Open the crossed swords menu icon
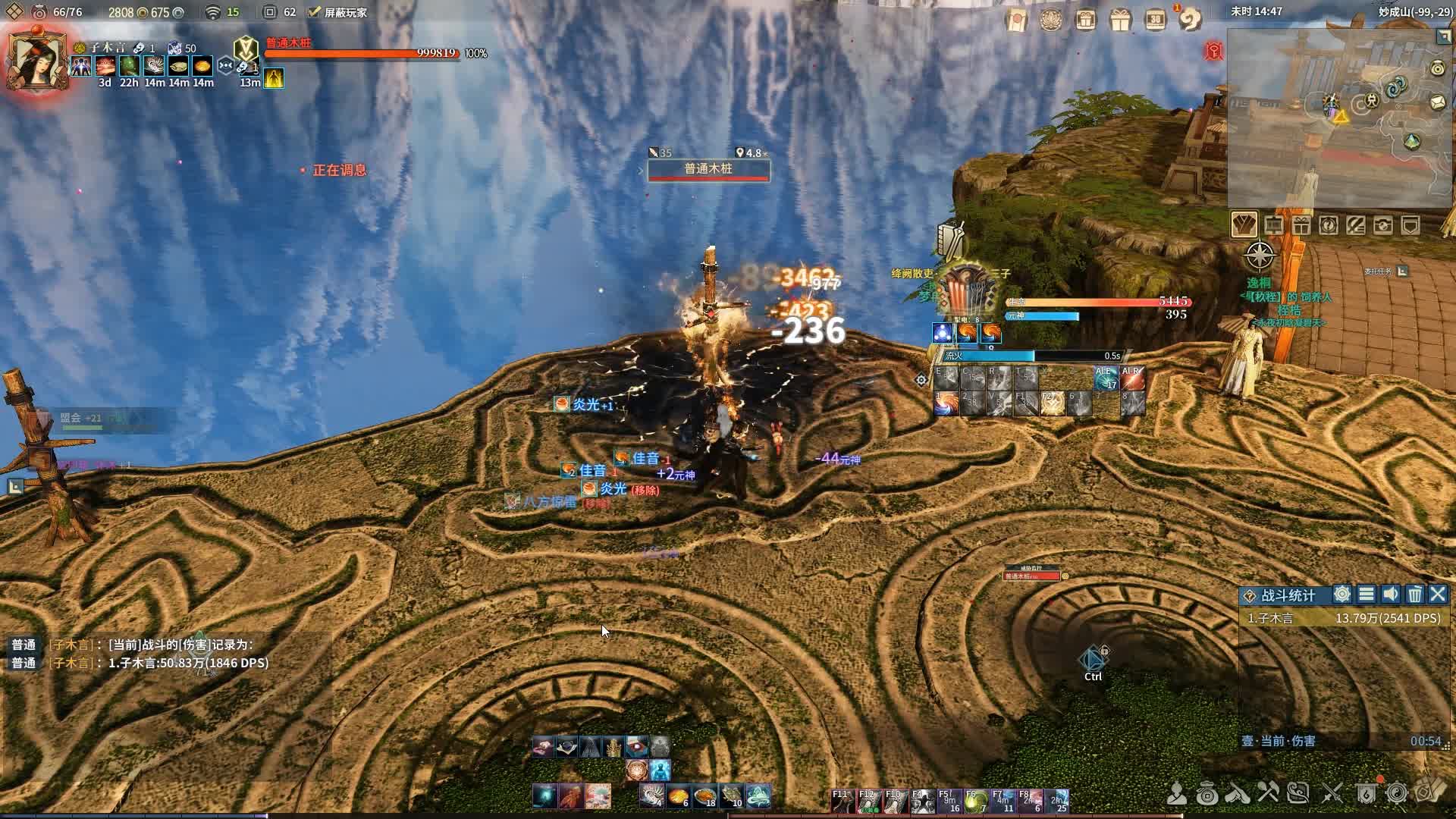The image size is (1456, 819). pyautogui.click(x=1332, y=794)
